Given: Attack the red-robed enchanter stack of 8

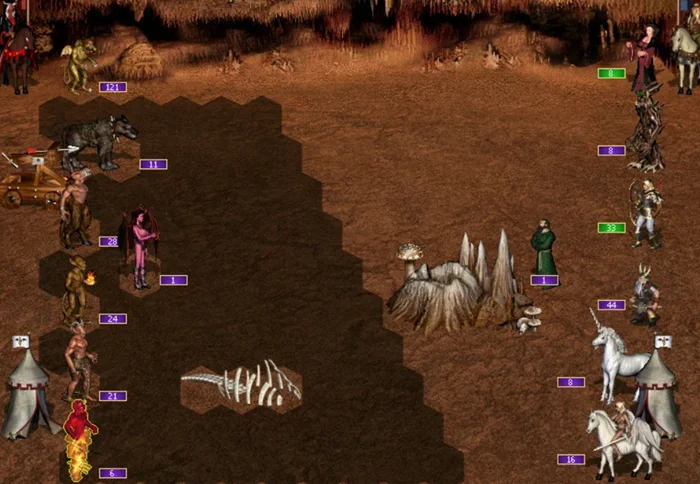Looking at the screenshot, I should coord(641,56).
